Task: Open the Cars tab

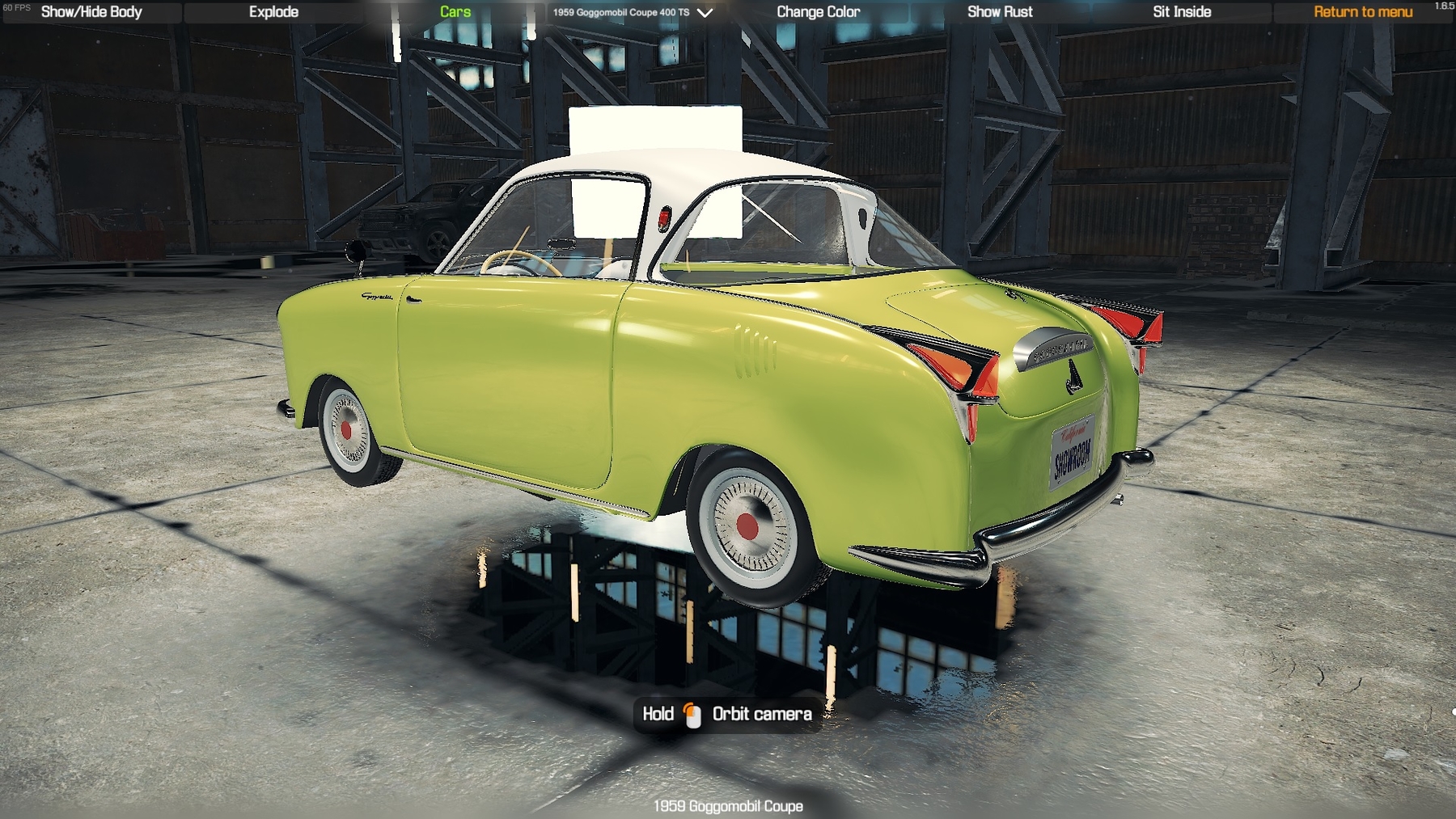Action: click(455, 12)
